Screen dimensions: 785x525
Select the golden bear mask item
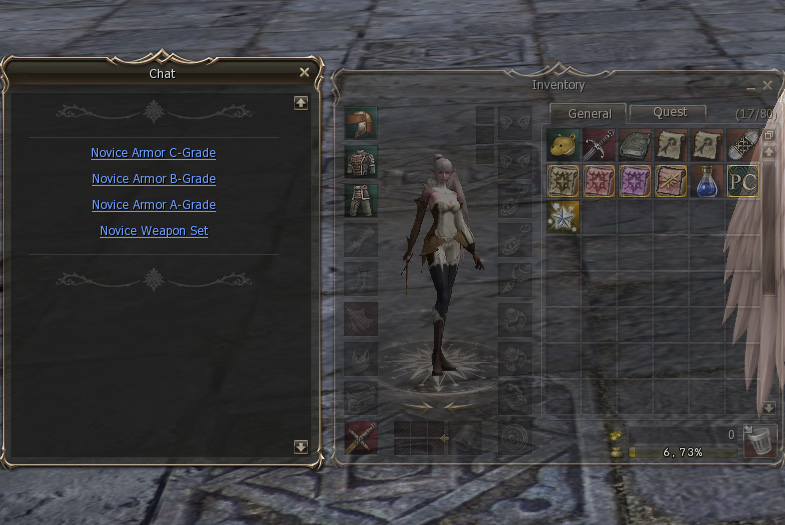point(563,146)
